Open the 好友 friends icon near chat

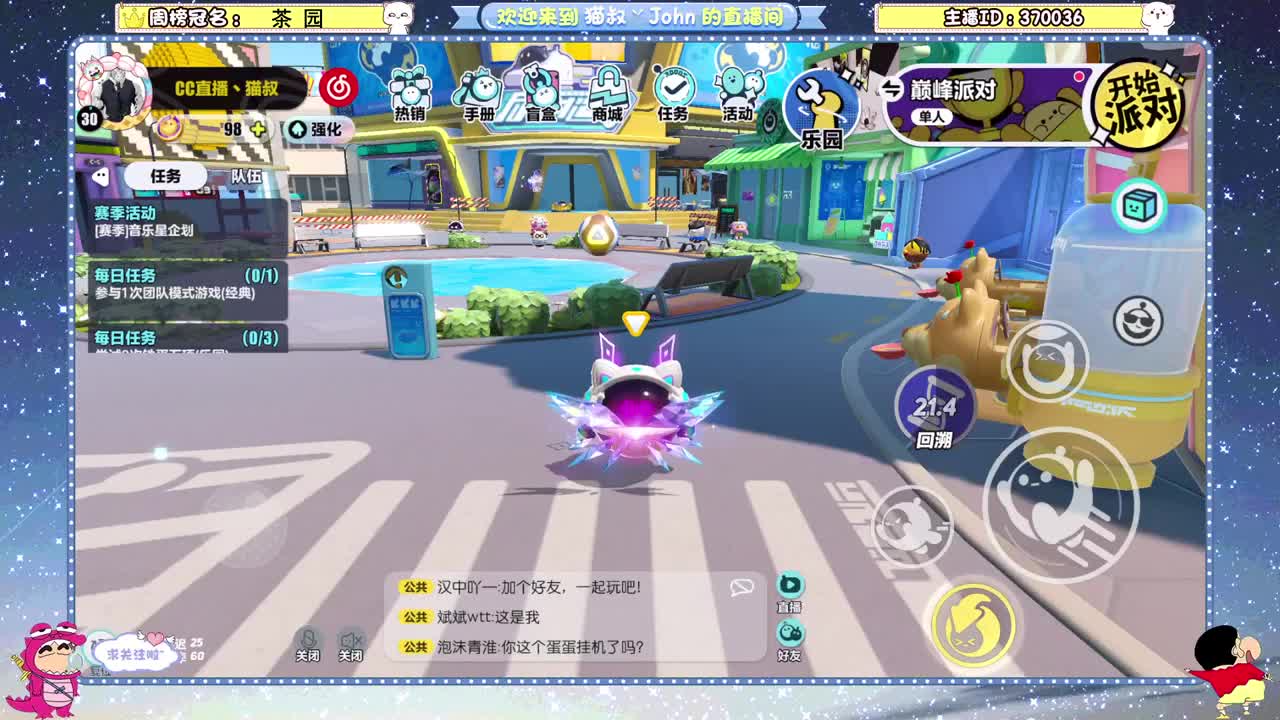tap(789, 633)
